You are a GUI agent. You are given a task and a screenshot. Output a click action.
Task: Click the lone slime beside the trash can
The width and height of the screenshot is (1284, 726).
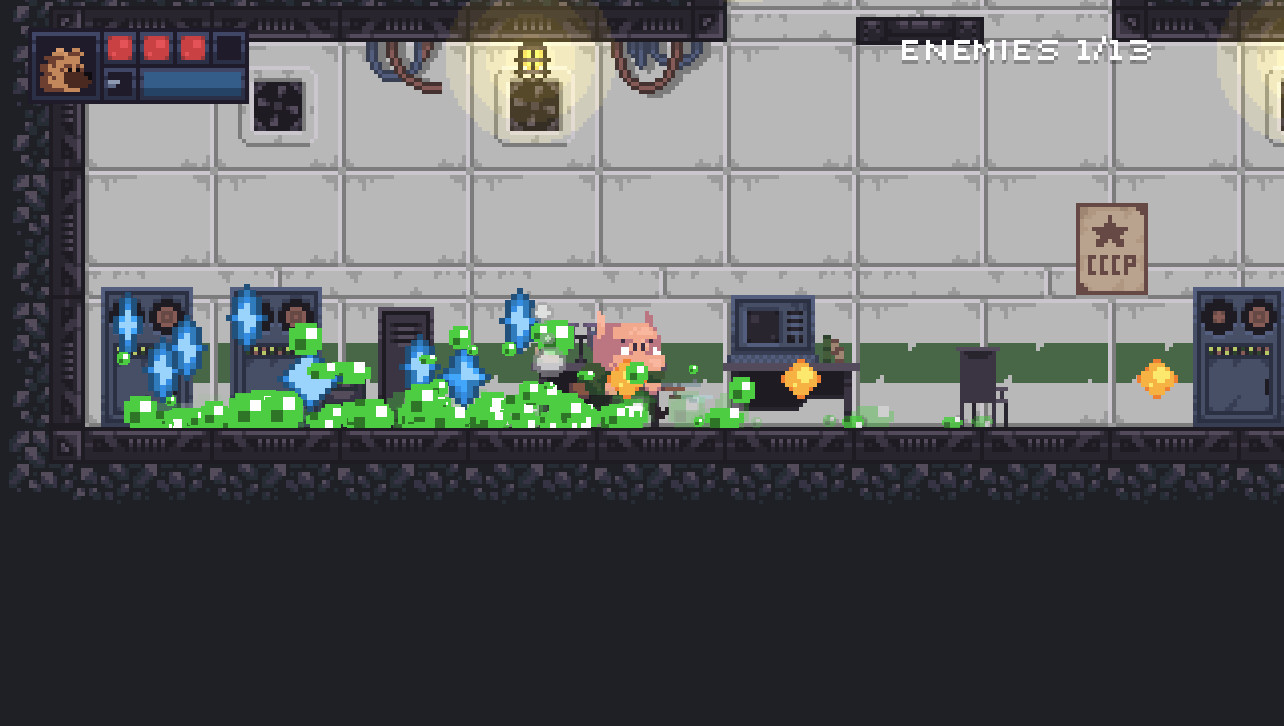pyautogui.click(x=951, y=422)
